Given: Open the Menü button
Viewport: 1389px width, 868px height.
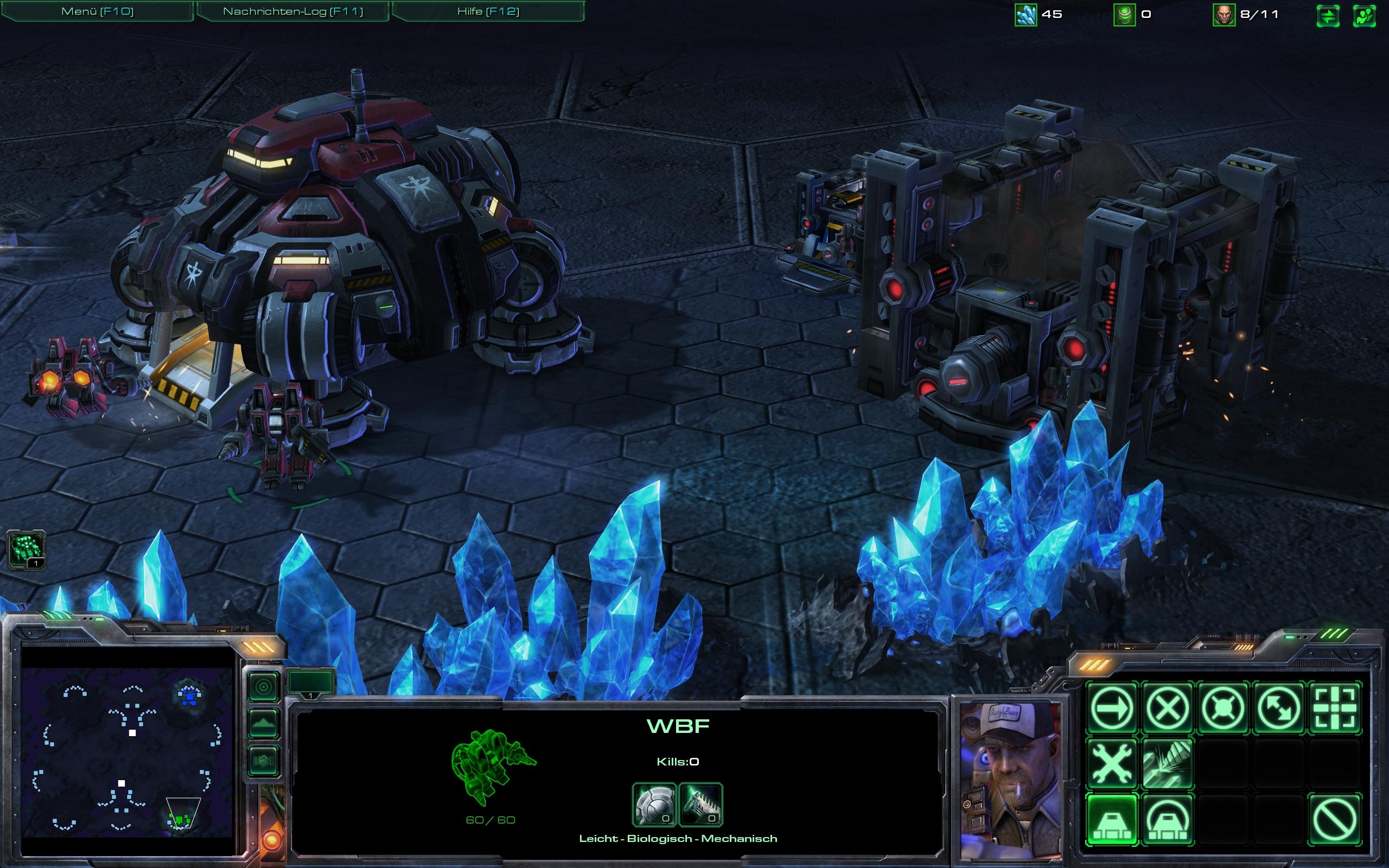Looking at the screenshot, I should point(97,11).
